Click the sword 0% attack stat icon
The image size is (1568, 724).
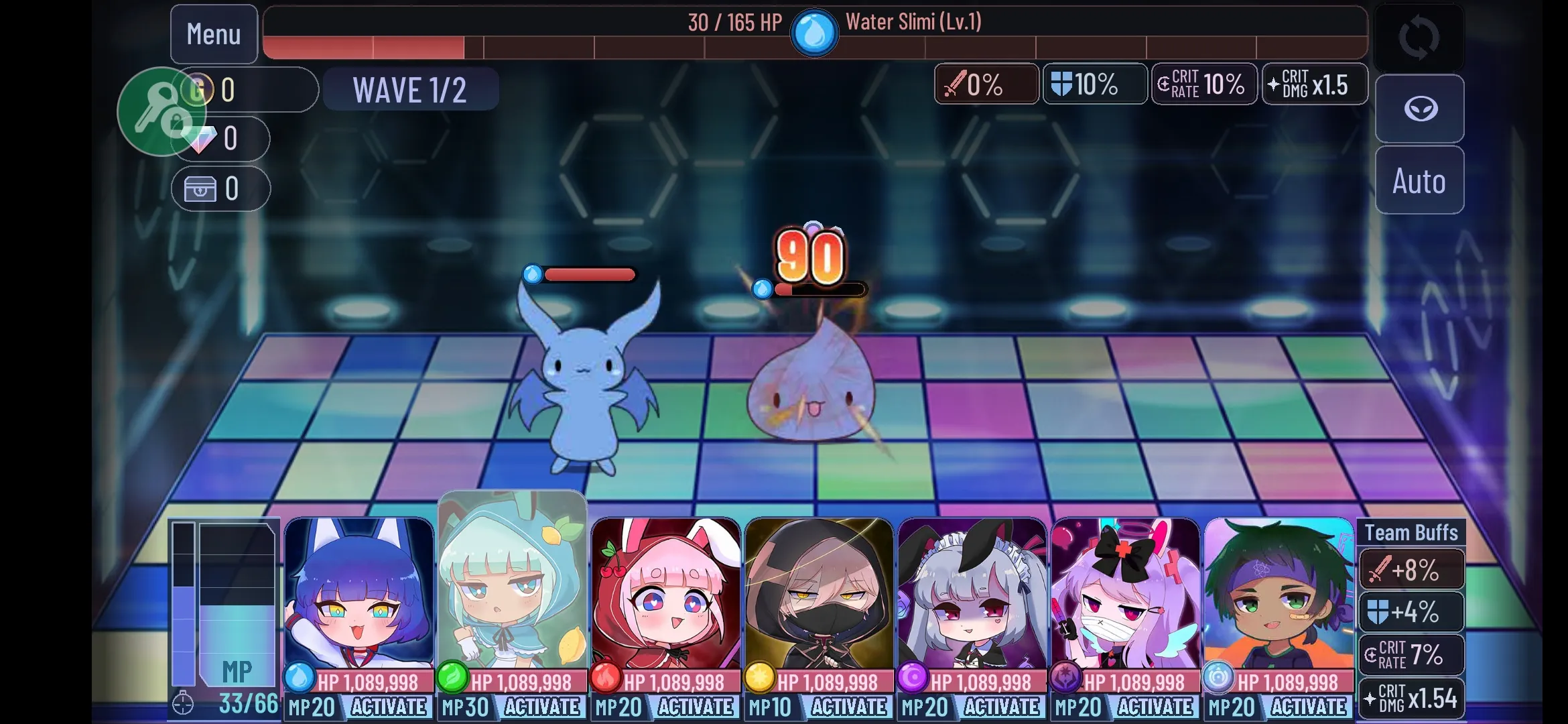[x=985, y=84]
